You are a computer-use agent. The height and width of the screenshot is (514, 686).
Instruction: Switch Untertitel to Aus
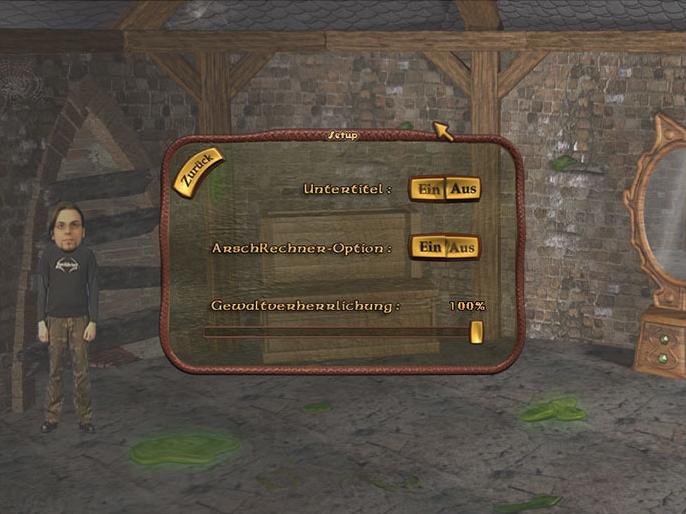coord(462,189)
